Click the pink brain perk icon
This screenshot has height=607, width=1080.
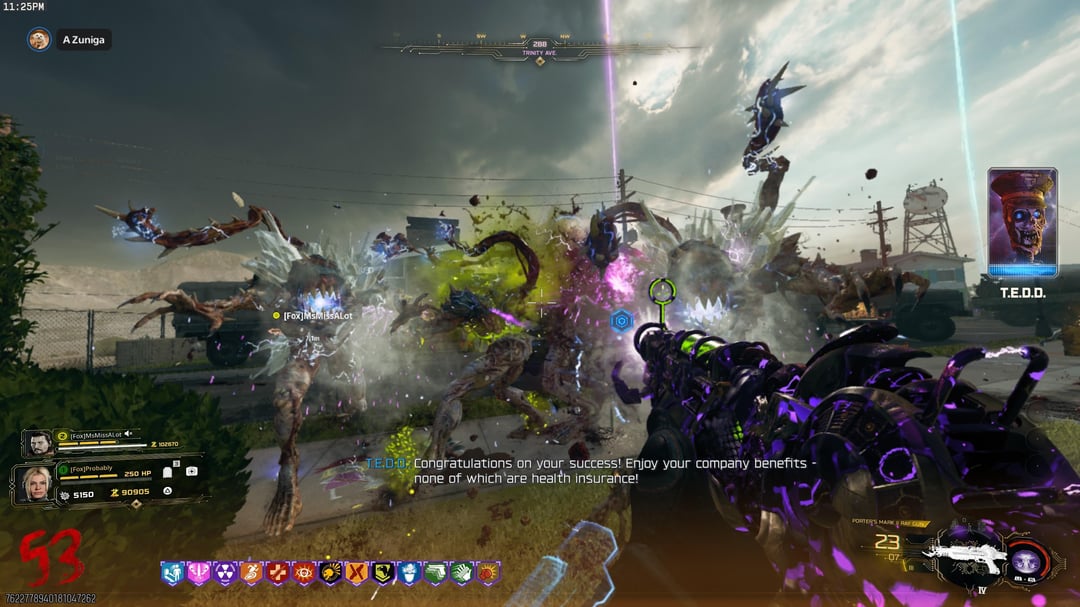tap(199, 573)
